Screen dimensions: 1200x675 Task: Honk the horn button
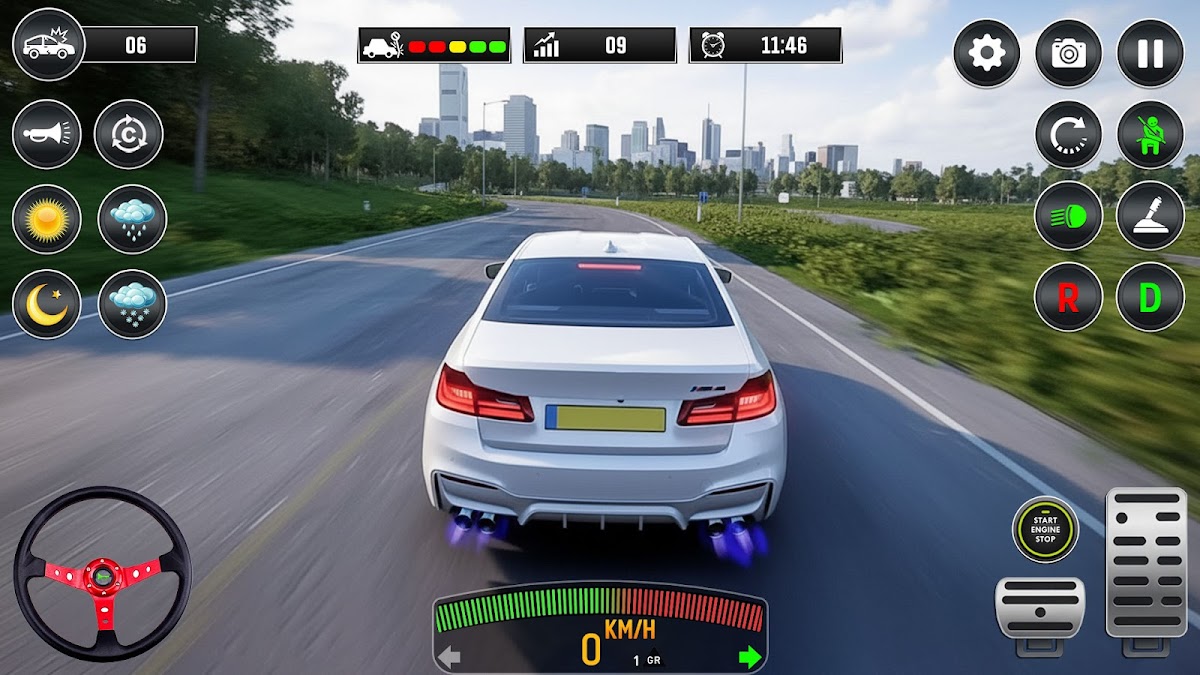(47, 134)
